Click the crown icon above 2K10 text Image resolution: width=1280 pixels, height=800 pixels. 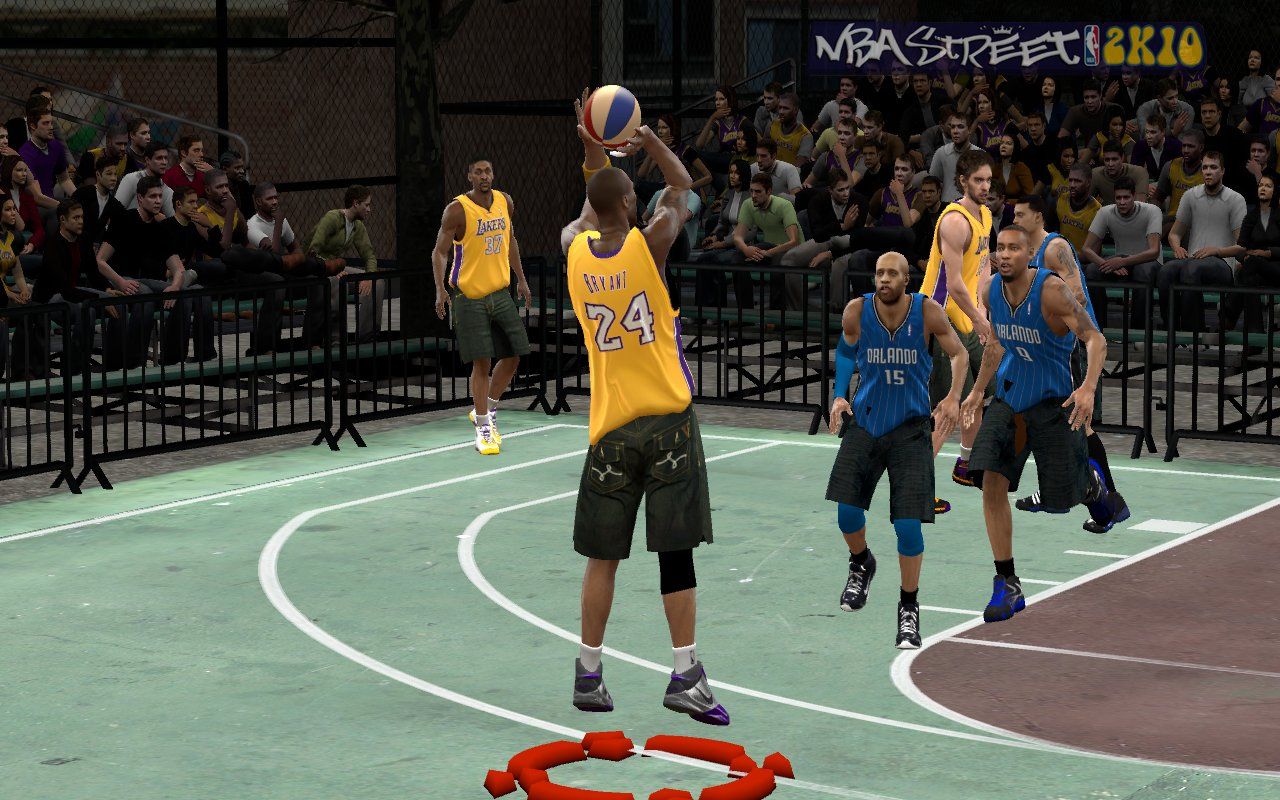click(1003, 28)
